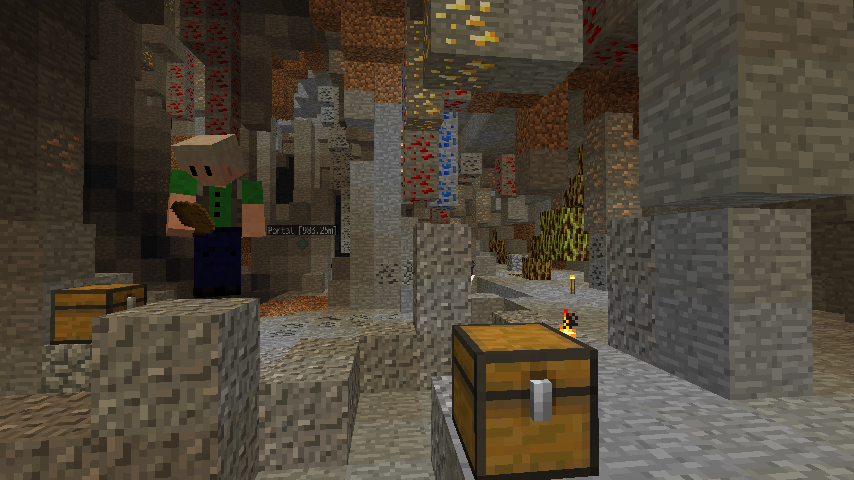Click the Portal waypoint marker label
The width and height of the screenshot is (854, 480).
click(x=302, y=231)
